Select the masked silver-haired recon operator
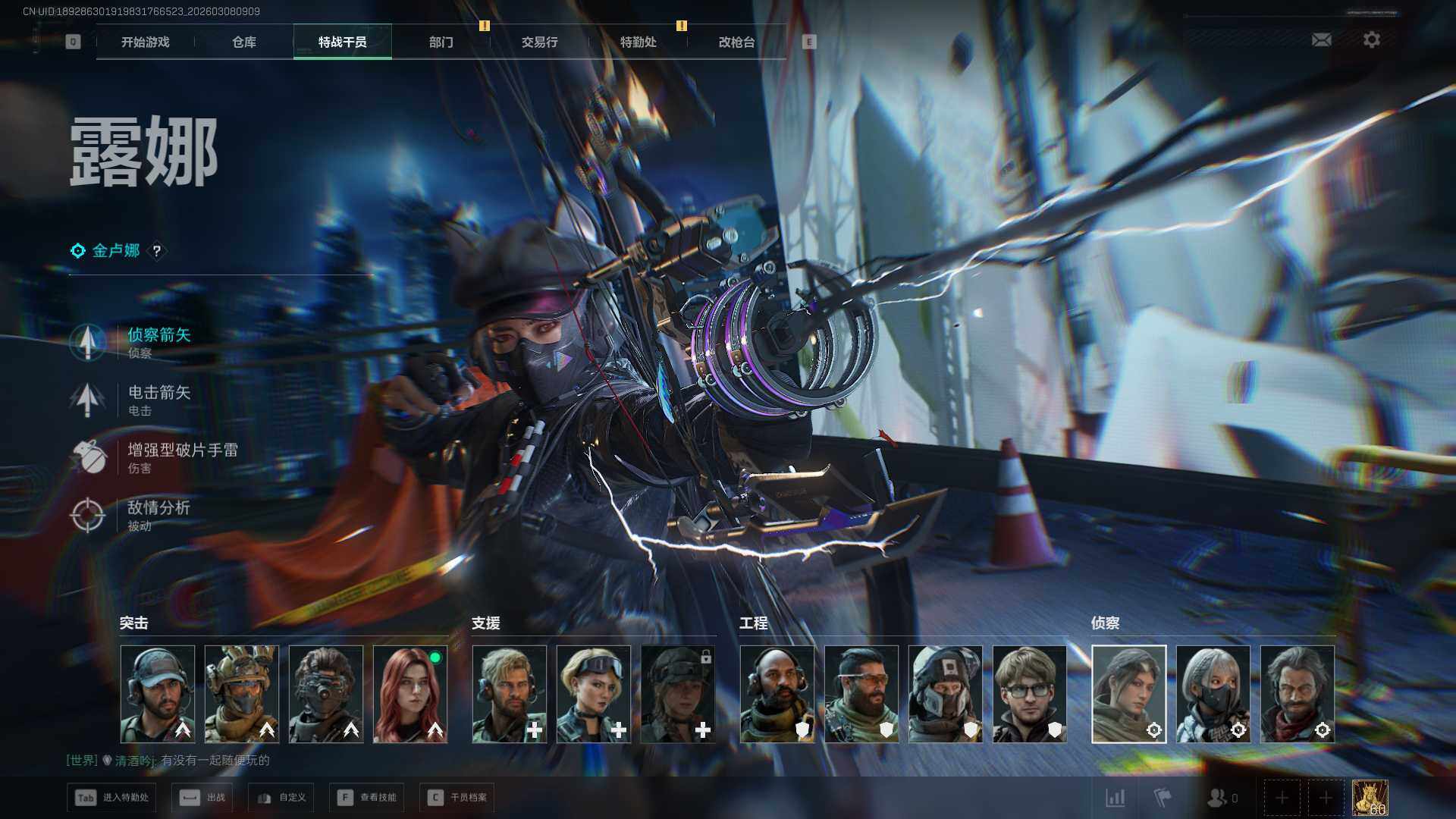 (x=1213, y=694)
